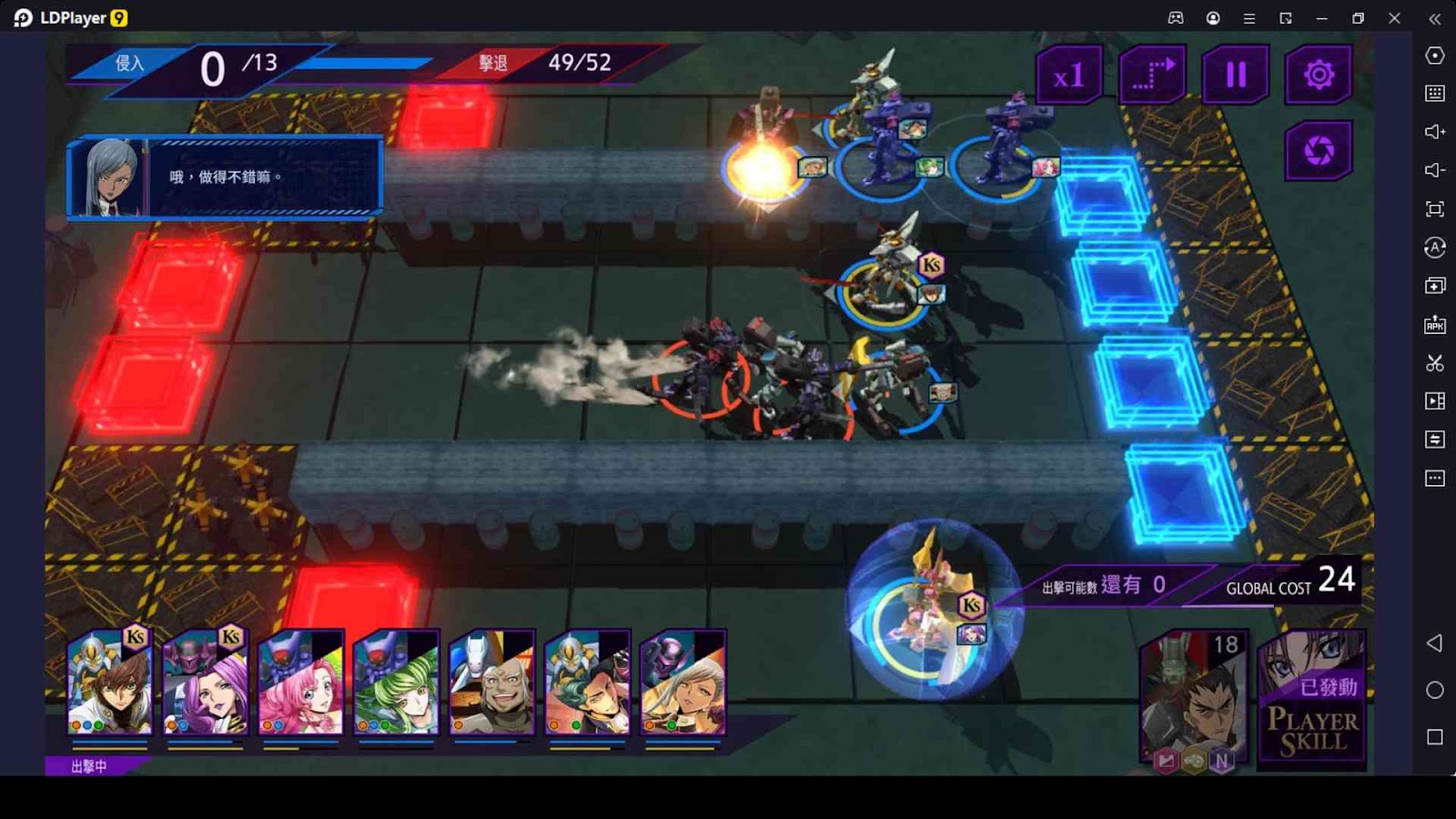Image resolution: width=1456 pixels, height=819 pixels.
Task: Open the gear settings menu
Action: click(1319, 75)
